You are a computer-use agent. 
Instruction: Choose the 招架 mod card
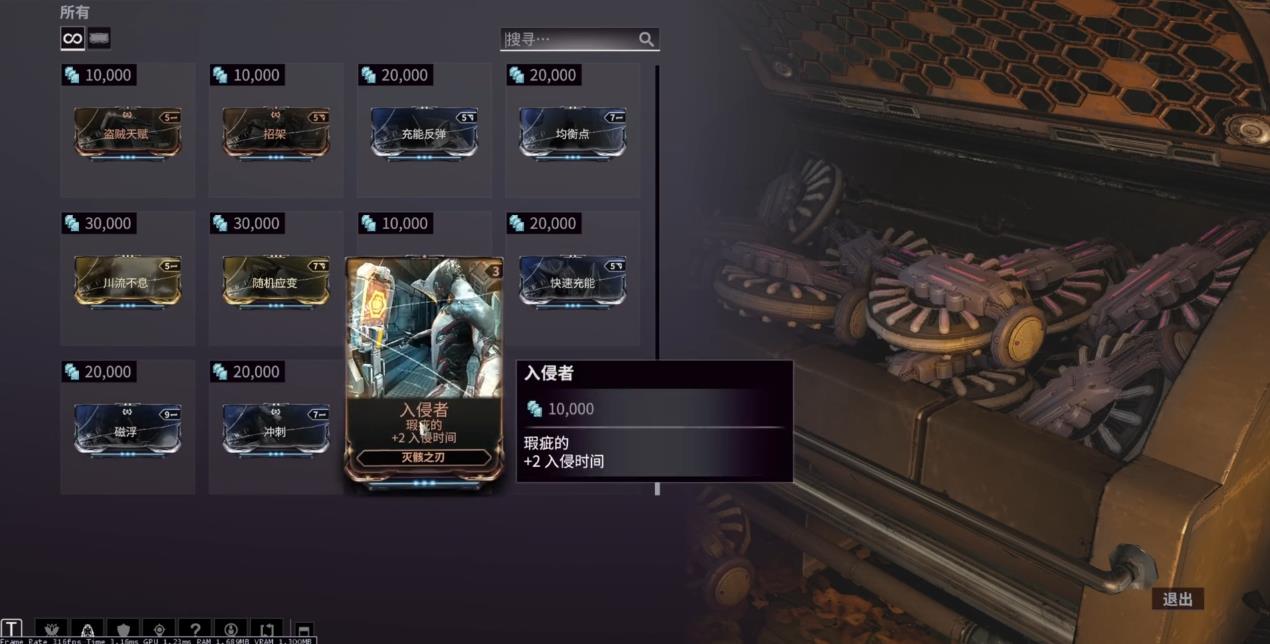click(x=275, y=133)
